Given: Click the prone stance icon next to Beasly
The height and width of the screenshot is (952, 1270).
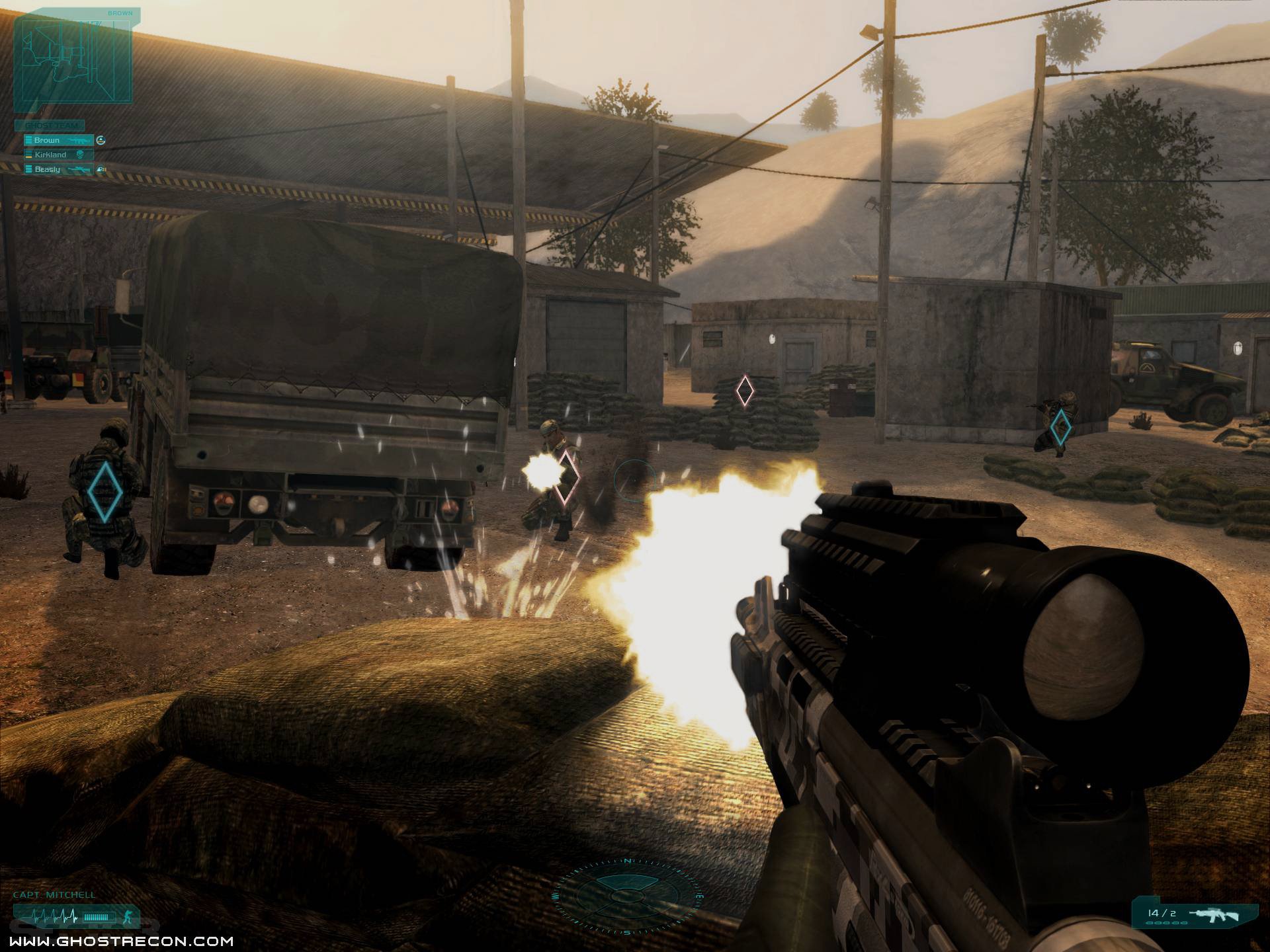Looking at the screenshot, I should [x=102, y=169].
